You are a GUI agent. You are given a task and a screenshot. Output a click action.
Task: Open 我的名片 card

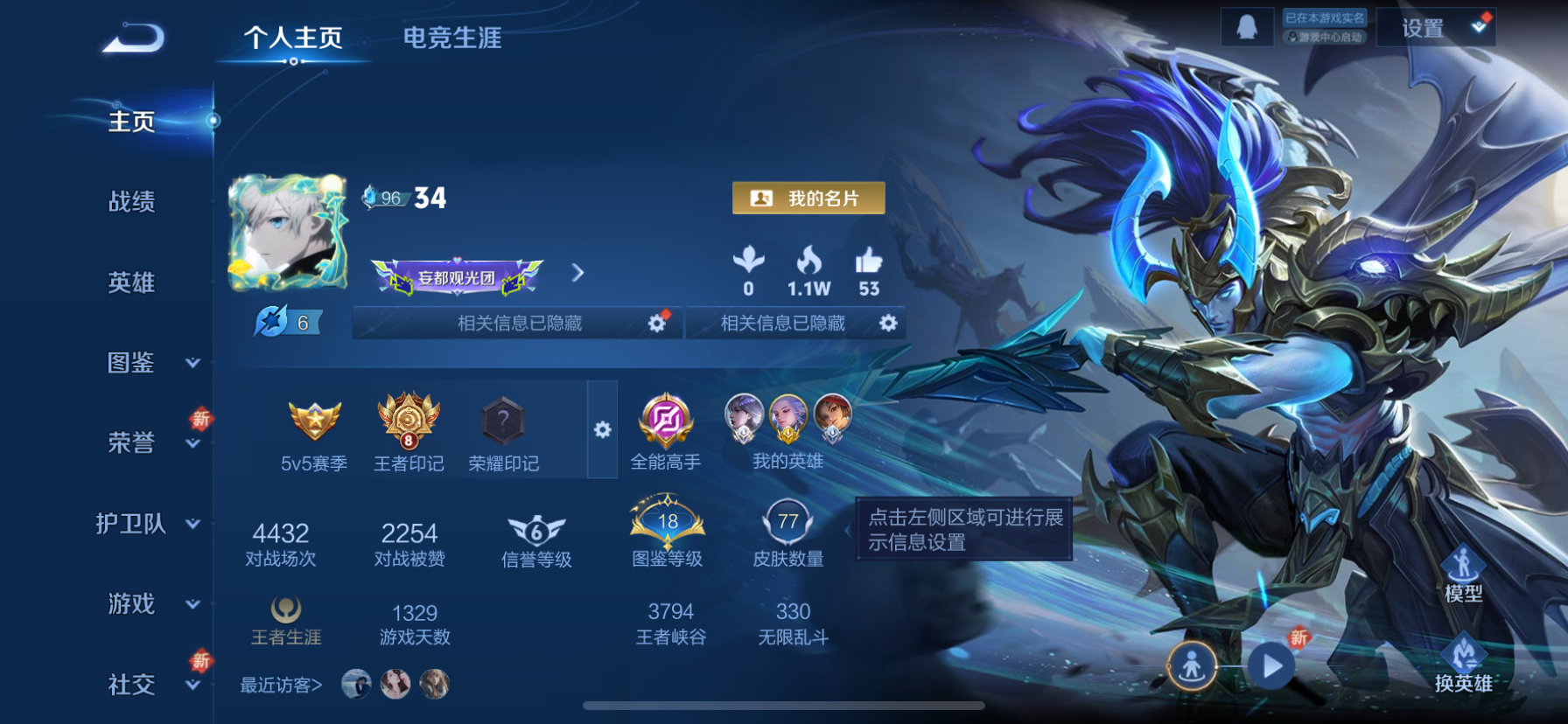tap(807, 198)
